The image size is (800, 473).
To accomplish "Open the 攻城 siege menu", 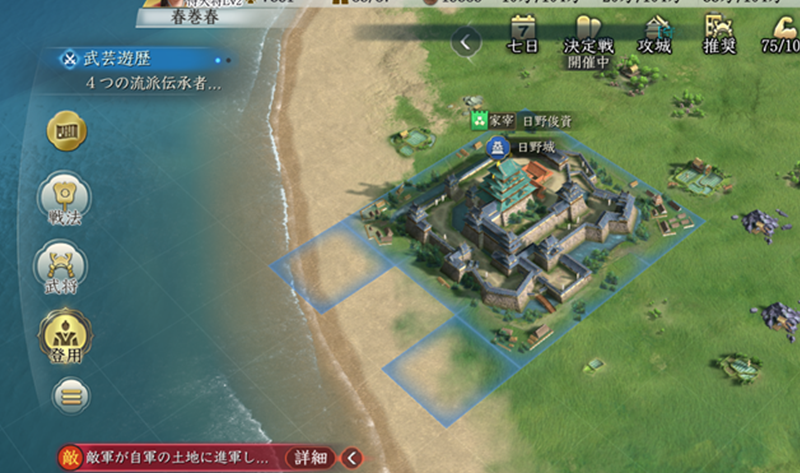I will point(655,35).
